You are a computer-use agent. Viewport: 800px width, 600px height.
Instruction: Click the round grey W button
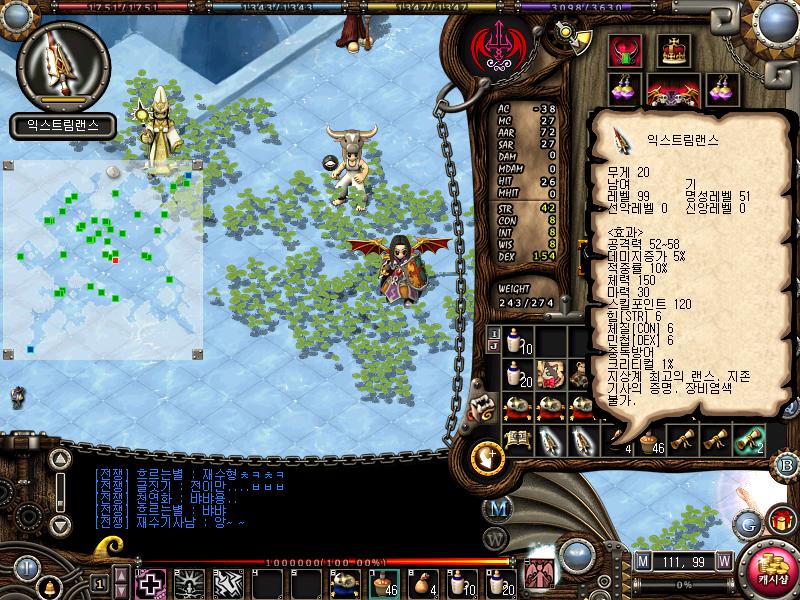point(497,540)
